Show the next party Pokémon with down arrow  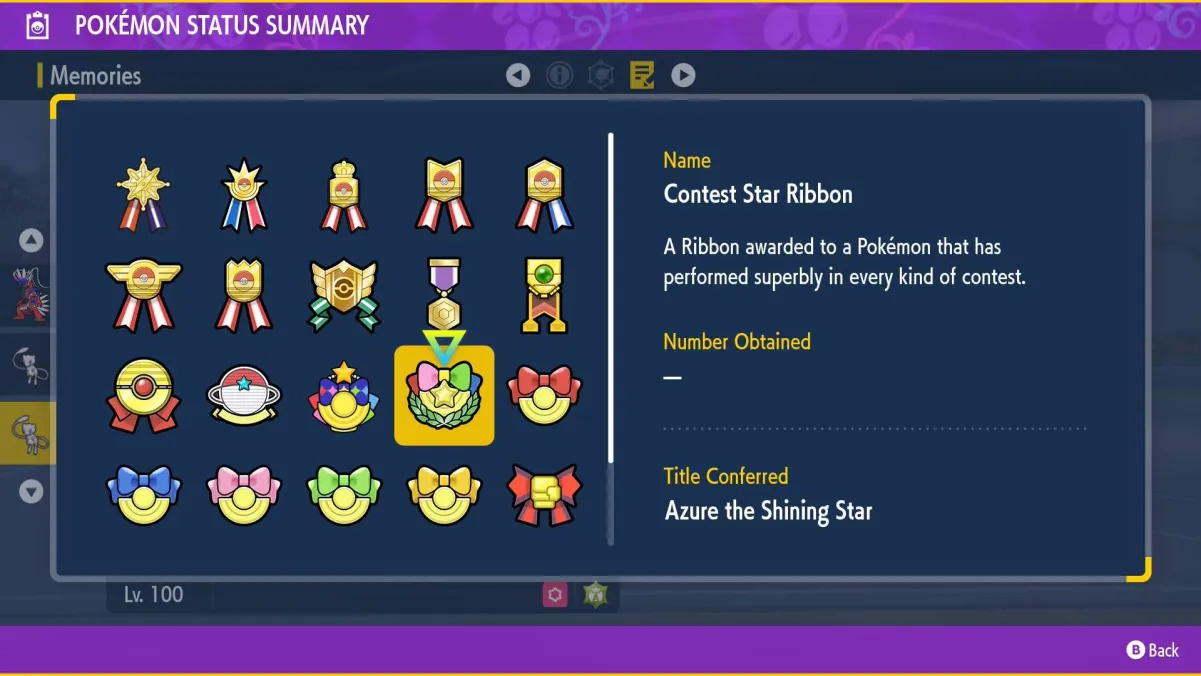pos(31,491)
